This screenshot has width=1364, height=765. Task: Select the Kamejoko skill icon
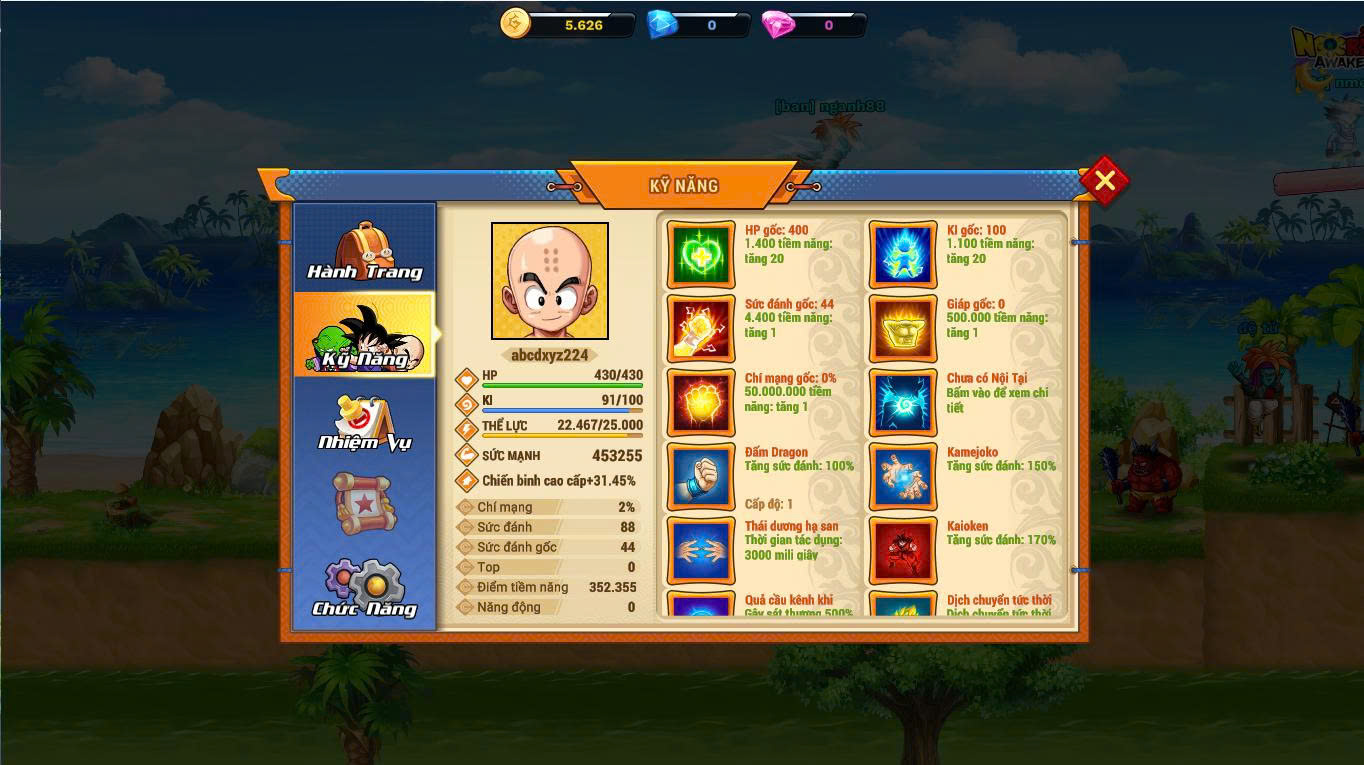coord(903,477)
